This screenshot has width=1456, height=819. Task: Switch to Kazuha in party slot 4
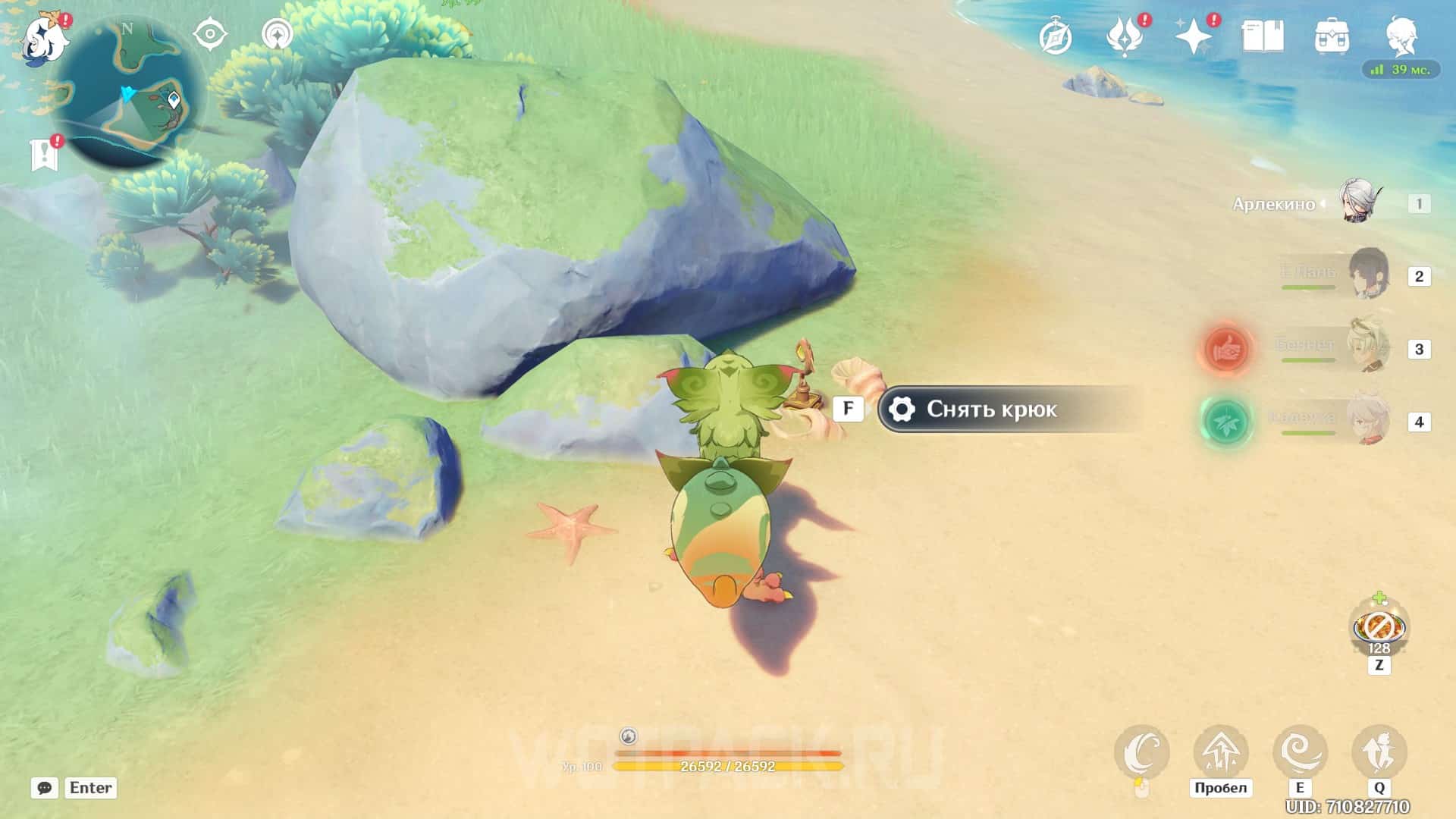click(x=1369, y=420)
